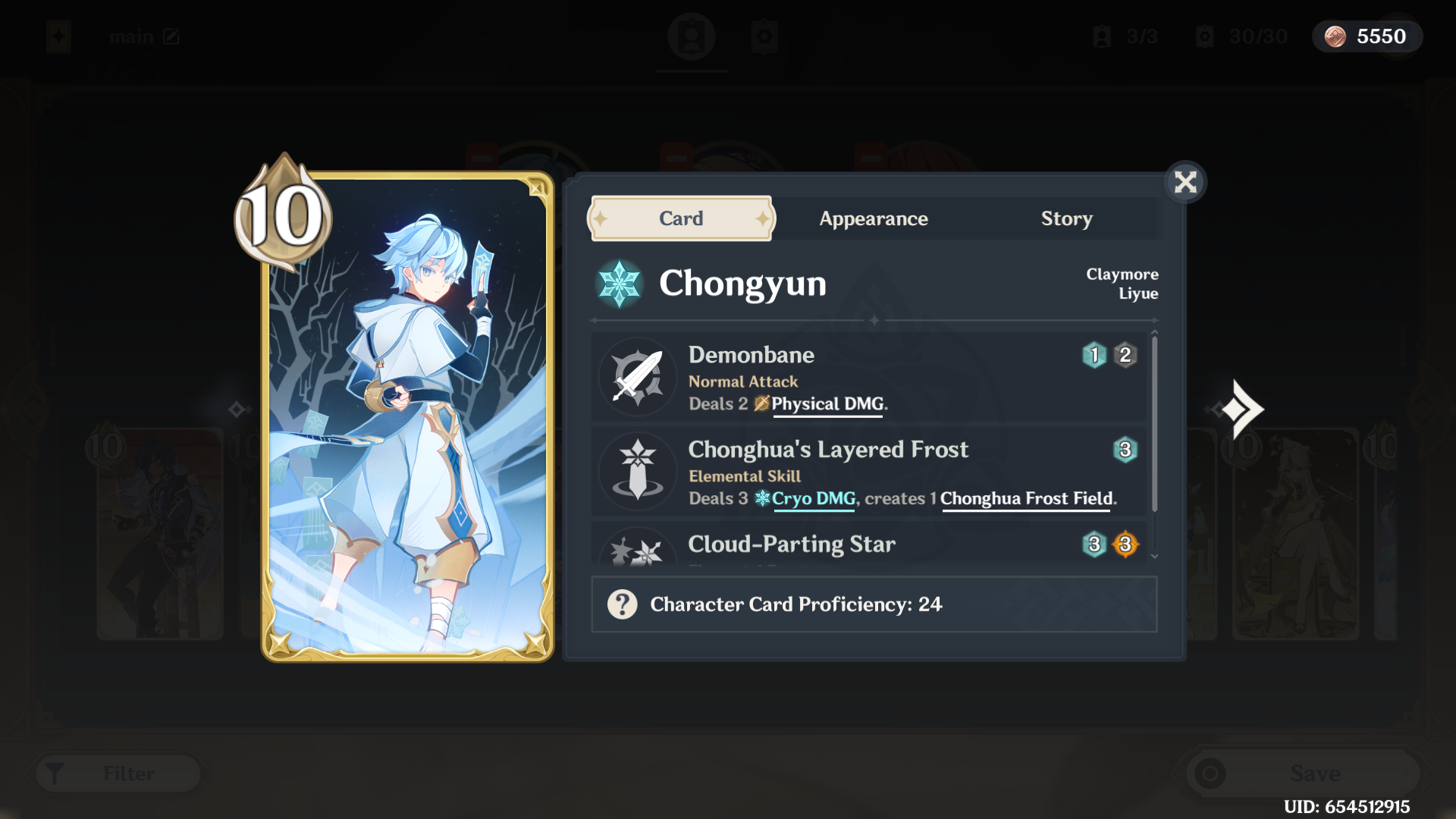Select the Cloud-Parting Star burst icon

pyautogui.click(x=638, y=554)
